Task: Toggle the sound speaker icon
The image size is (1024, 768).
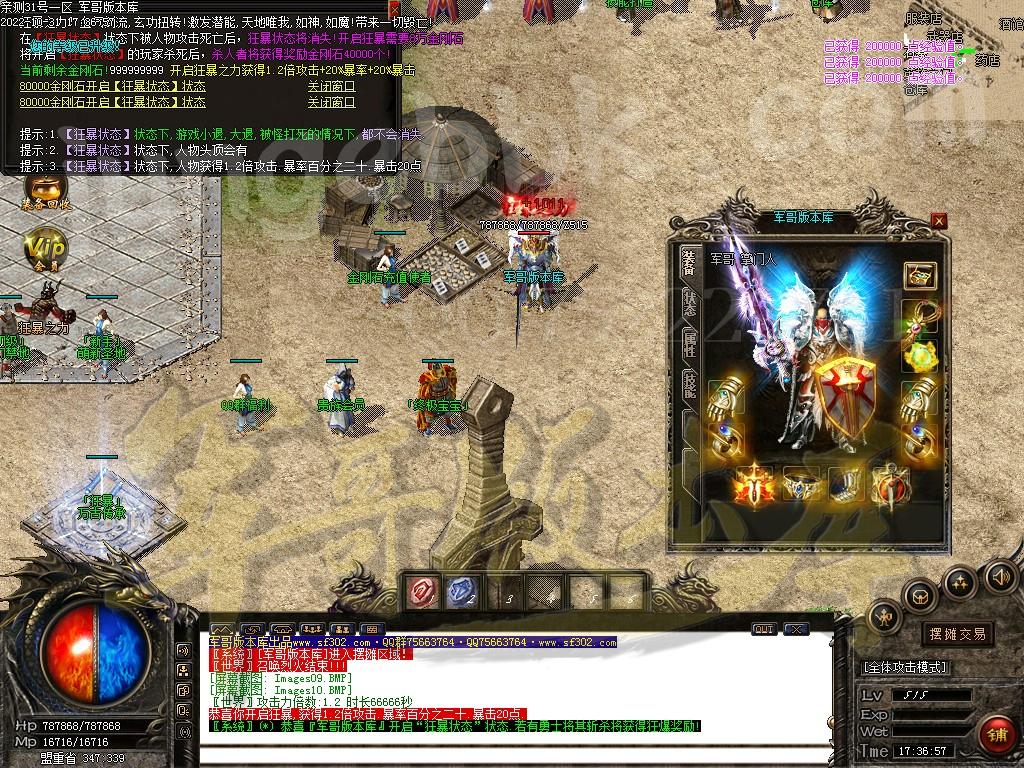Action: coord(1000,577)
